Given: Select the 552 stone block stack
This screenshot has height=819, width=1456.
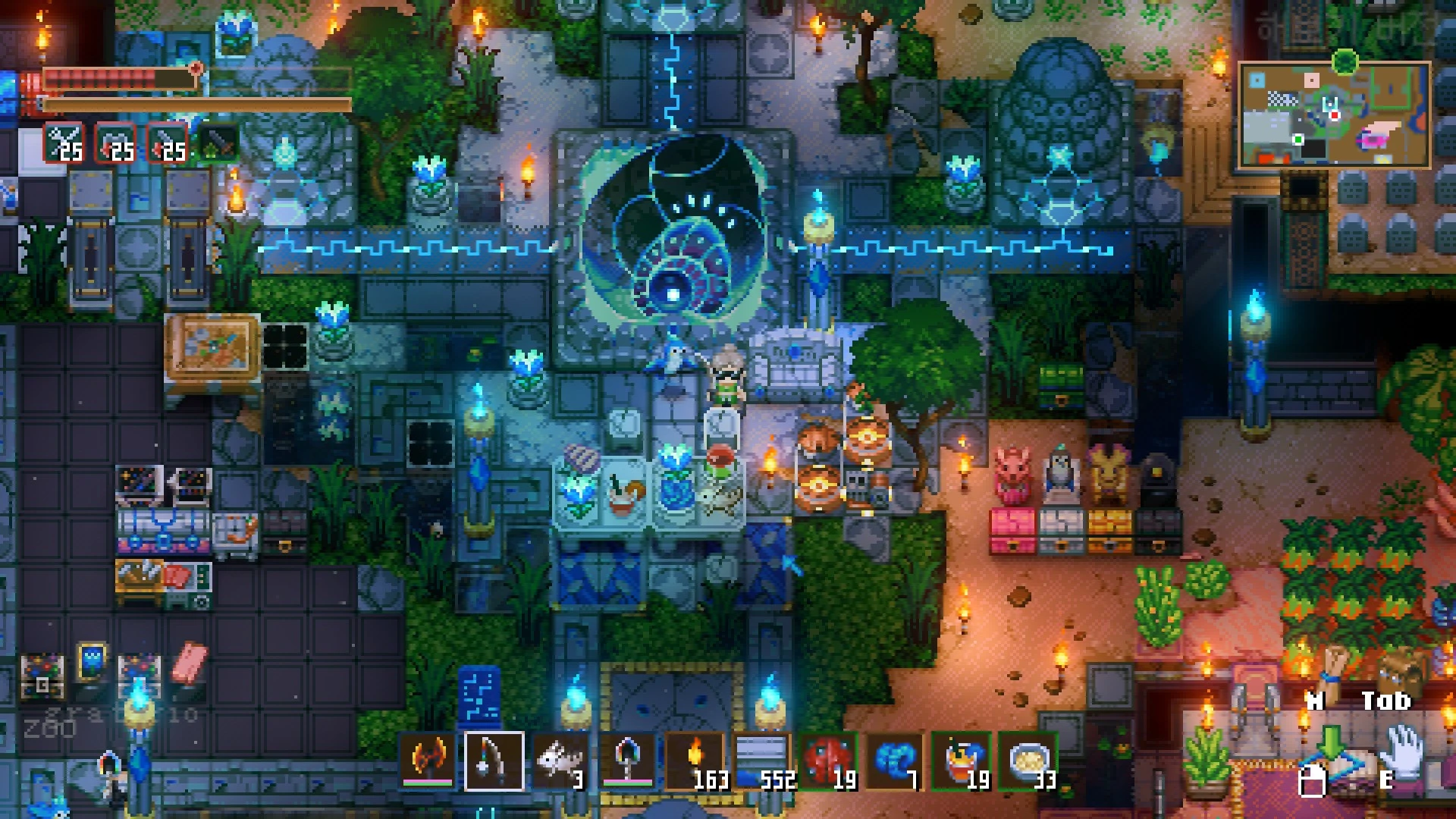Looking at the screenshot, I should (761, 761).
